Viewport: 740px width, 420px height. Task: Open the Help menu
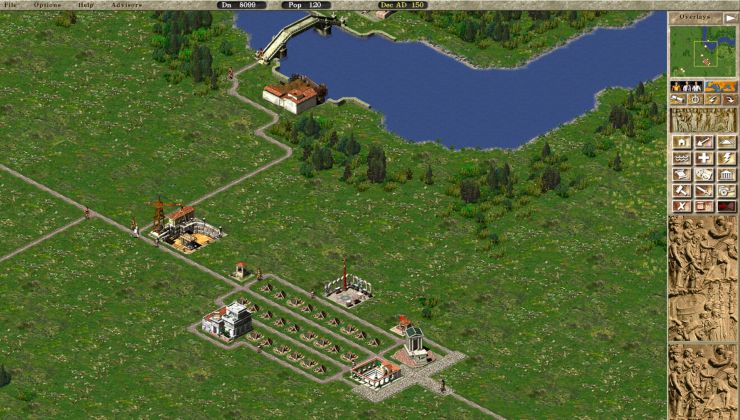[87, 5]
